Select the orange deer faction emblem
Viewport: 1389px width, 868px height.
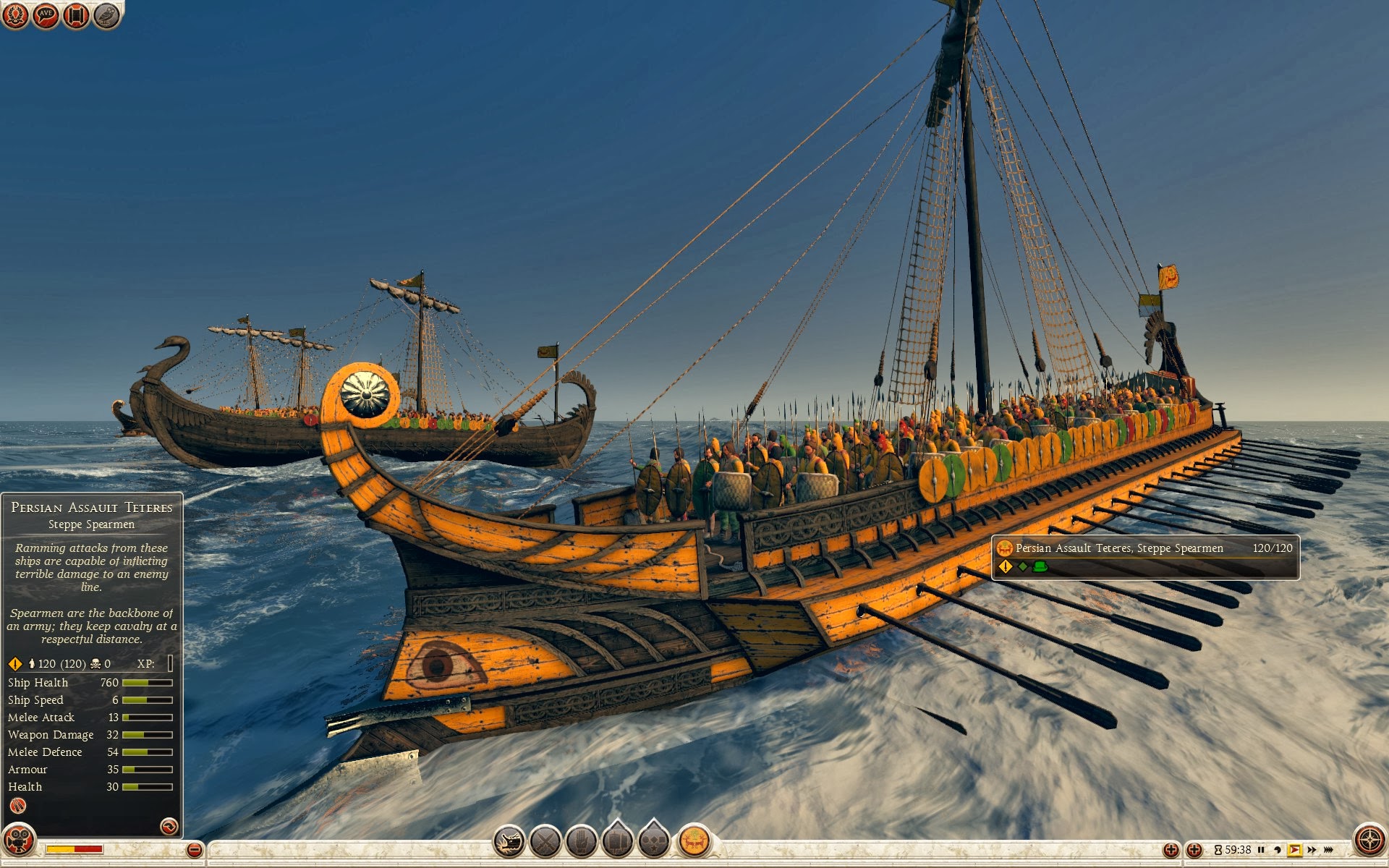pos(694,841)
